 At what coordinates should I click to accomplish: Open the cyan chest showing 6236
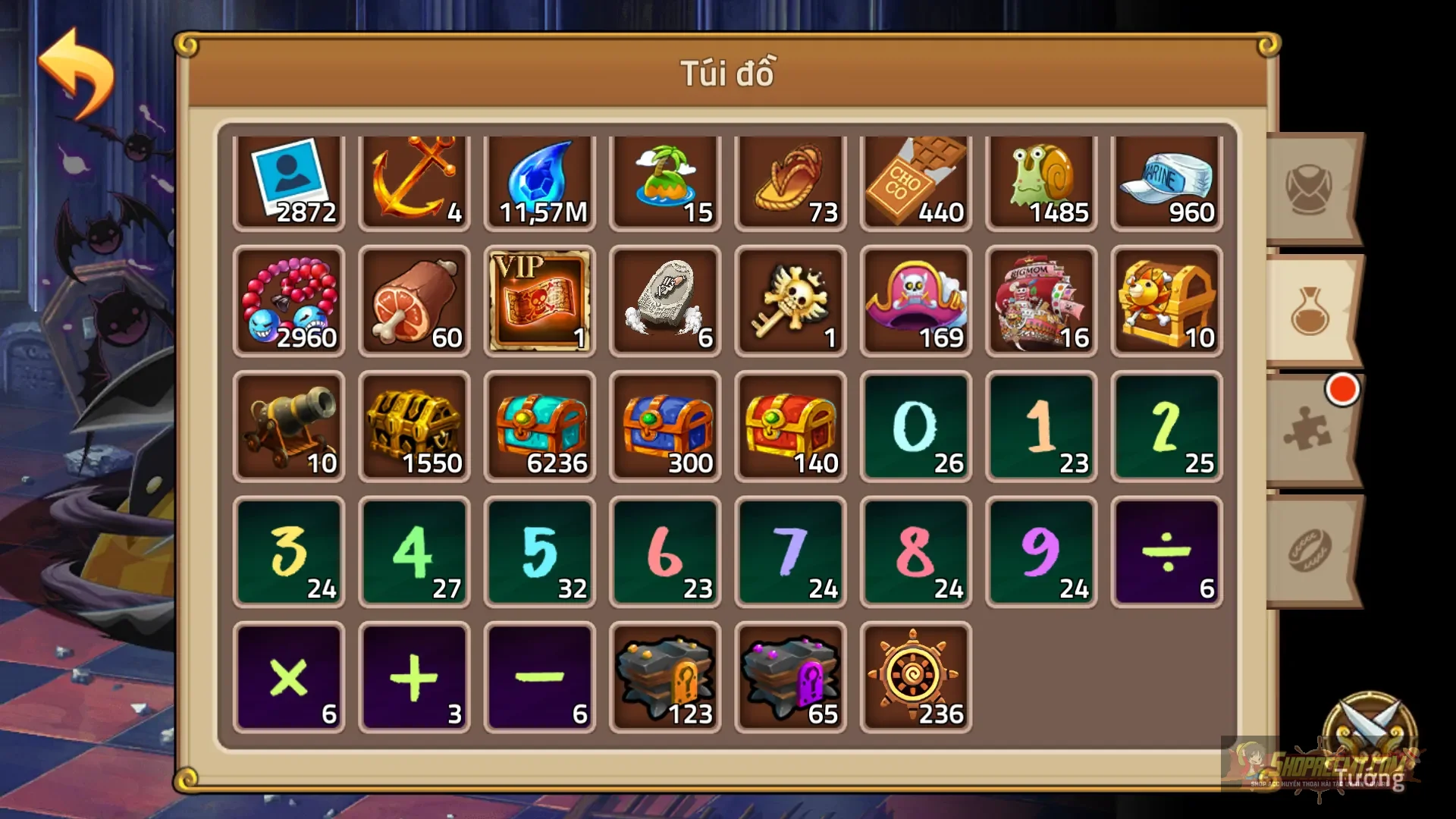[540, 426]
